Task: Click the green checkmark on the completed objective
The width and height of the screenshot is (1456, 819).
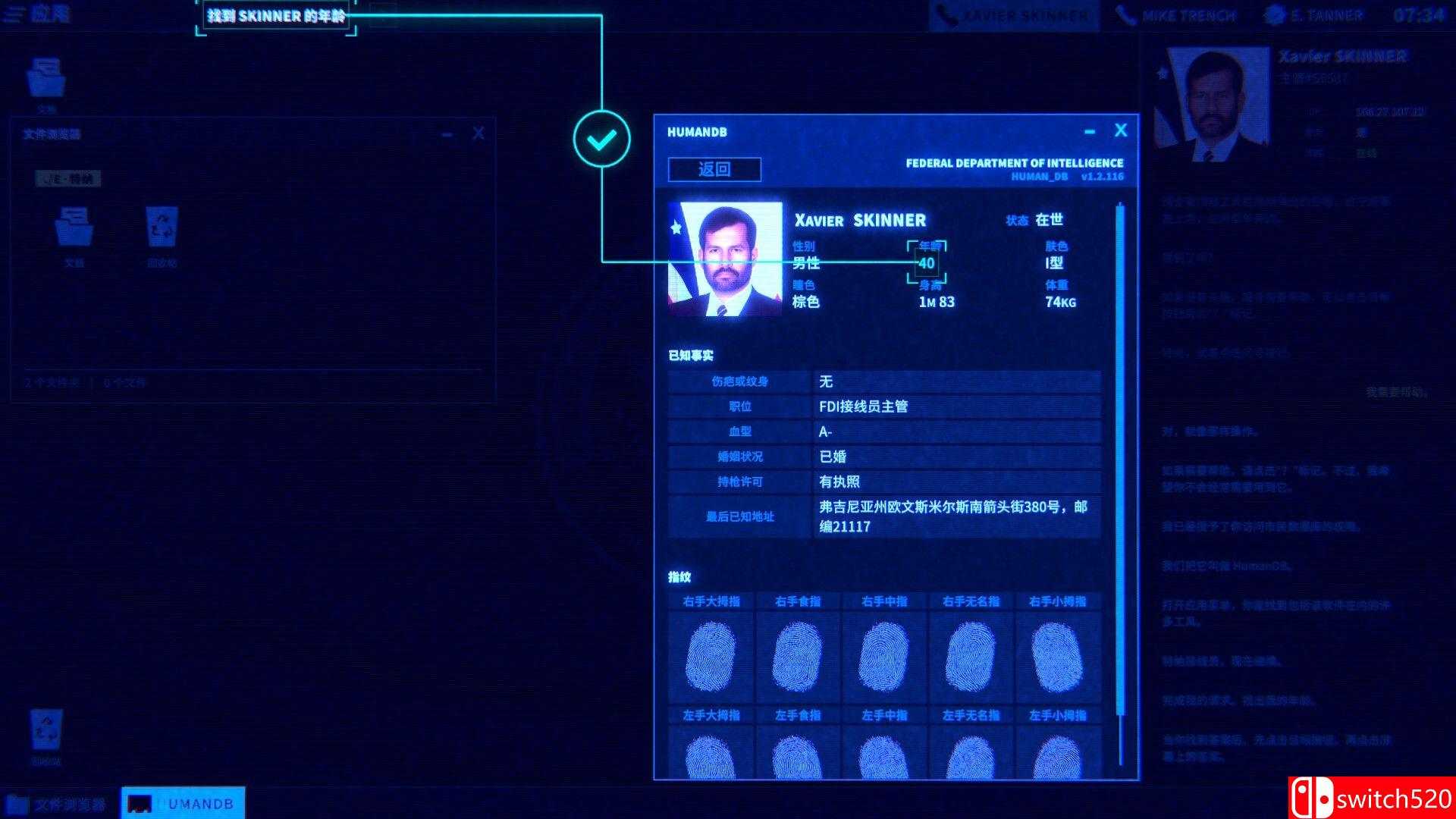Action: (602, 138)
